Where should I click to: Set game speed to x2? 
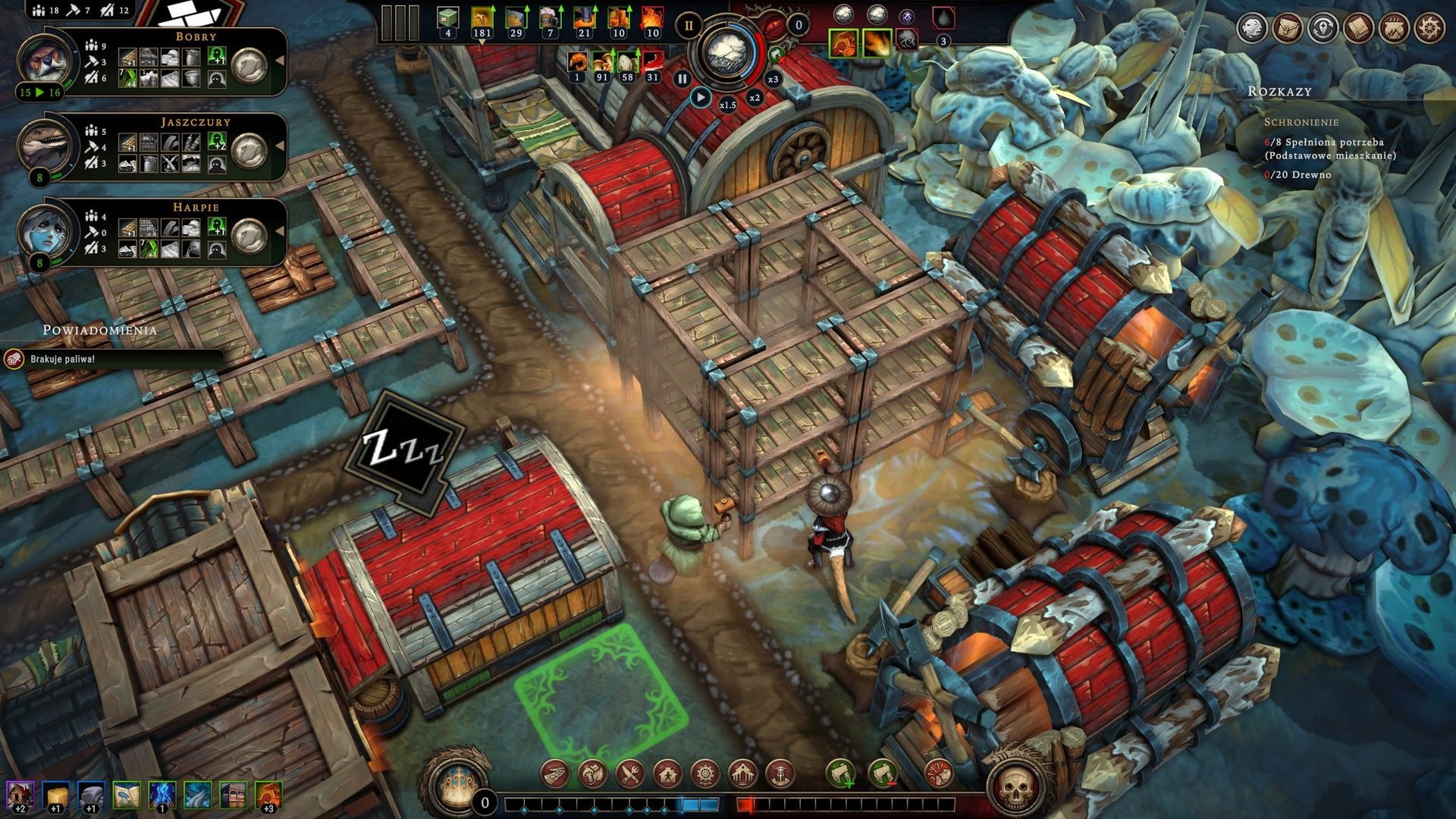tap(755, 97)
